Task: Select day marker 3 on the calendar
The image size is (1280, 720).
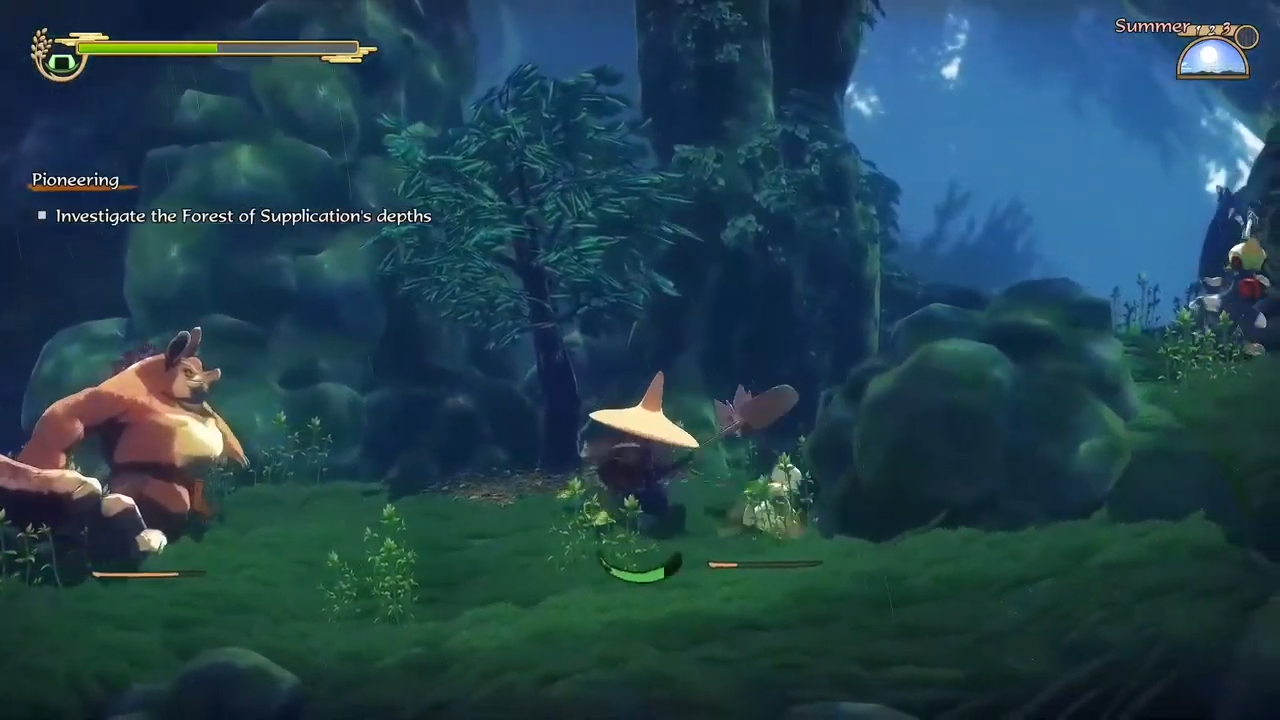Action: 1226,28
